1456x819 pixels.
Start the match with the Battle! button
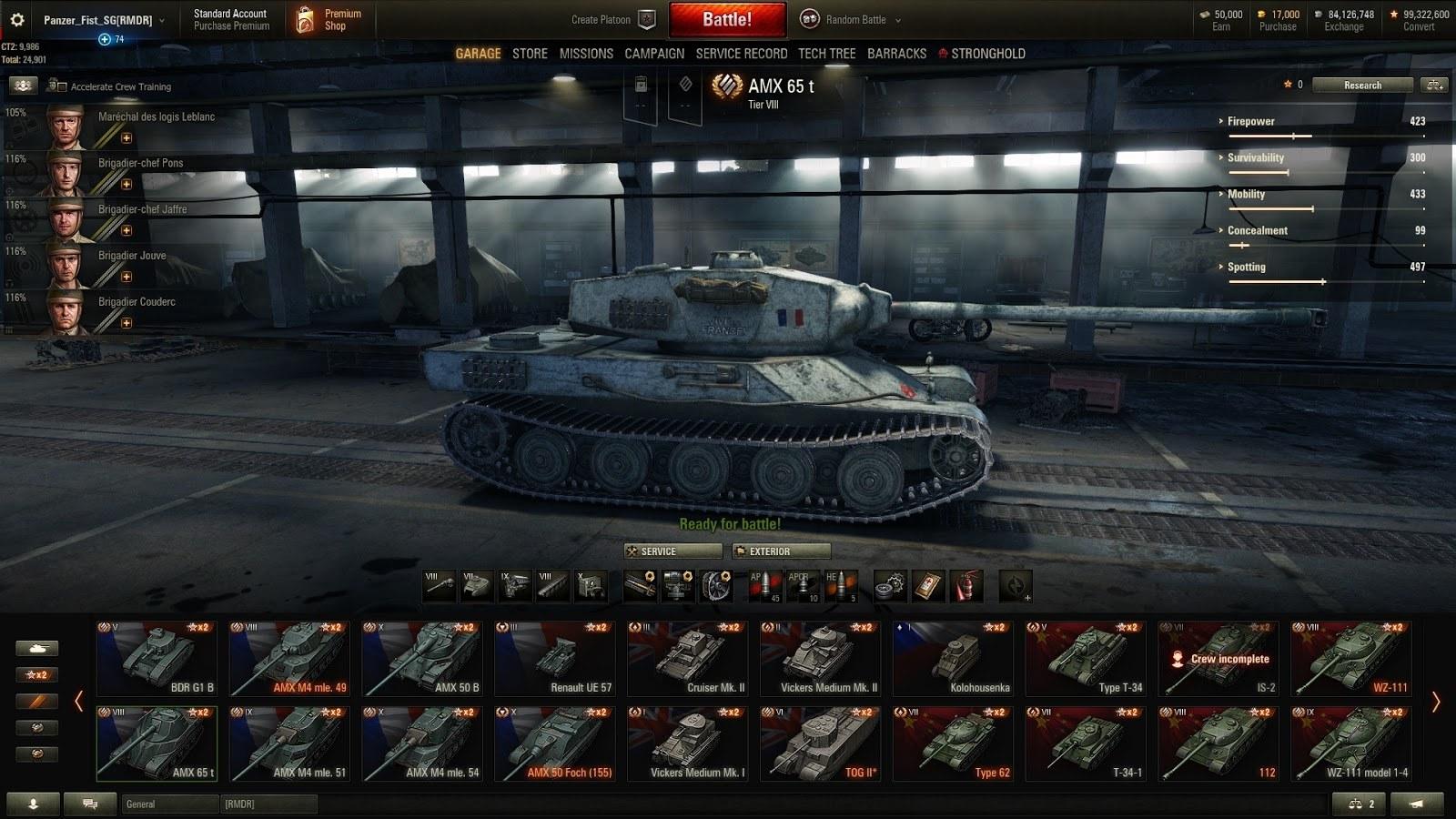[727, 19]
